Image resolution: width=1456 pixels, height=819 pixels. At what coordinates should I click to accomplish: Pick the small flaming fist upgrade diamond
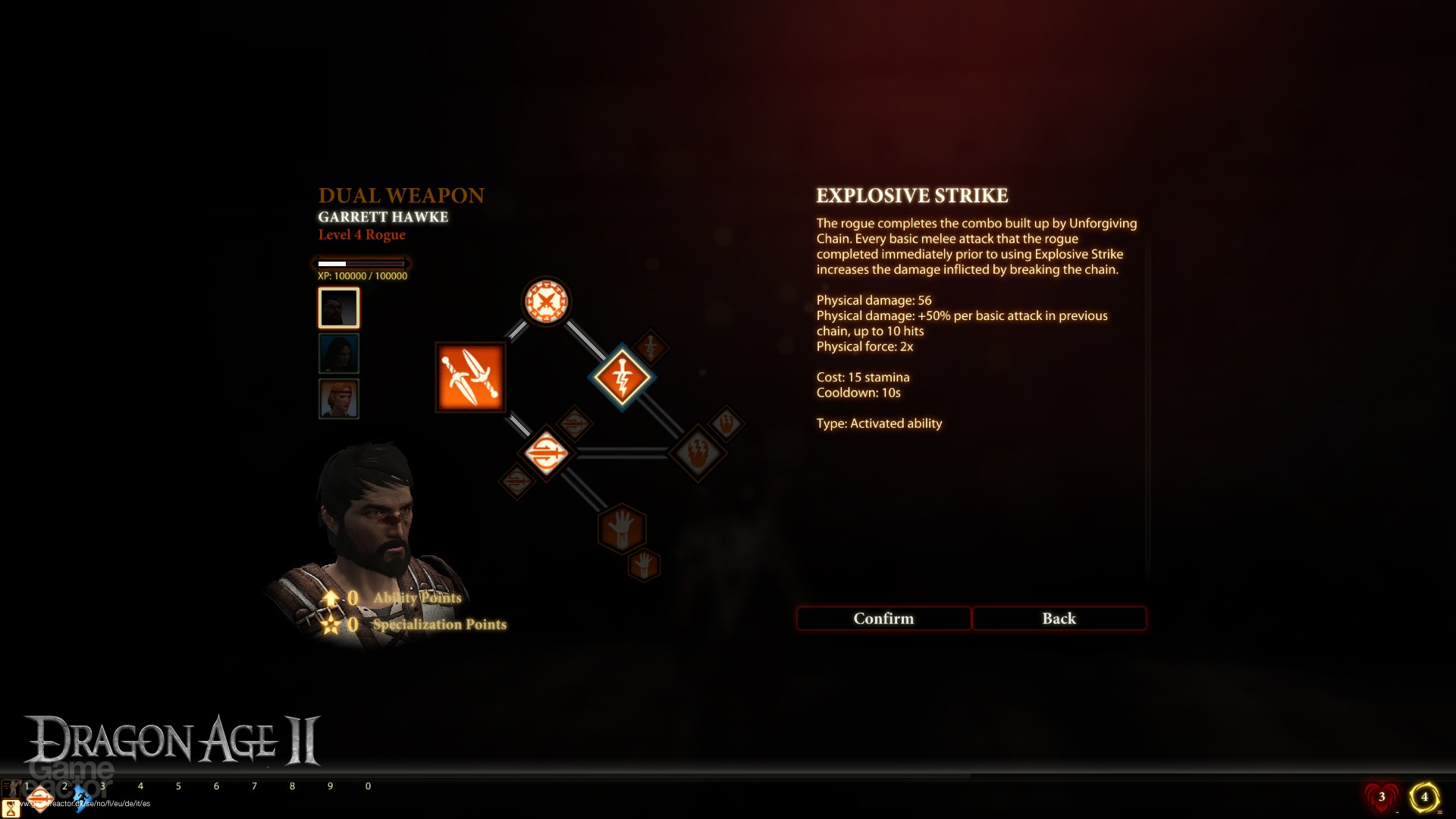(x=726, y=424)
